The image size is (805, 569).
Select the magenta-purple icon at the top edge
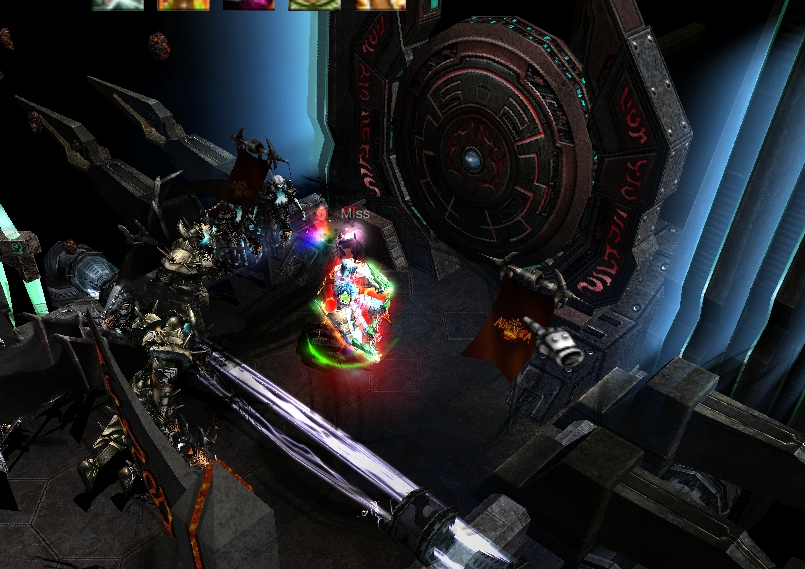(249, 4)
